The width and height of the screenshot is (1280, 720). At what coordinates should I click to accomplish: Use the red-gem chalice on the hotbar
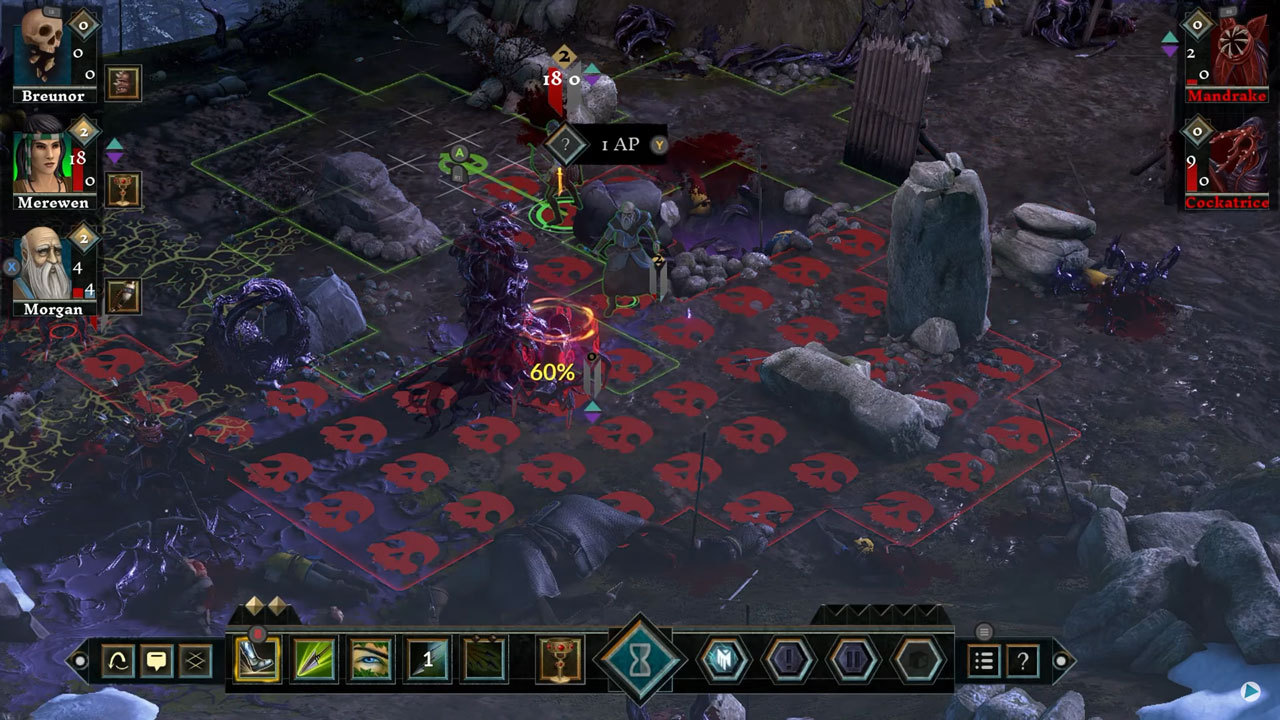[x=560, y=660]
